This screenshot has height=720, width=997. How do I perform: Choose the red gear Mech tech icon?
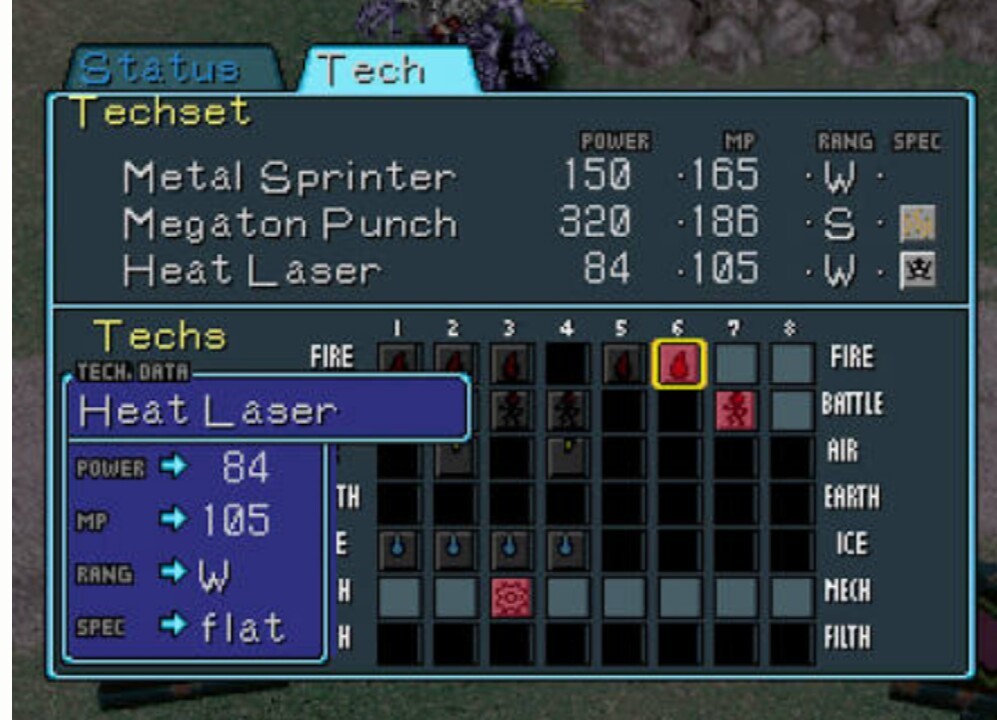(x=512, y=597)
